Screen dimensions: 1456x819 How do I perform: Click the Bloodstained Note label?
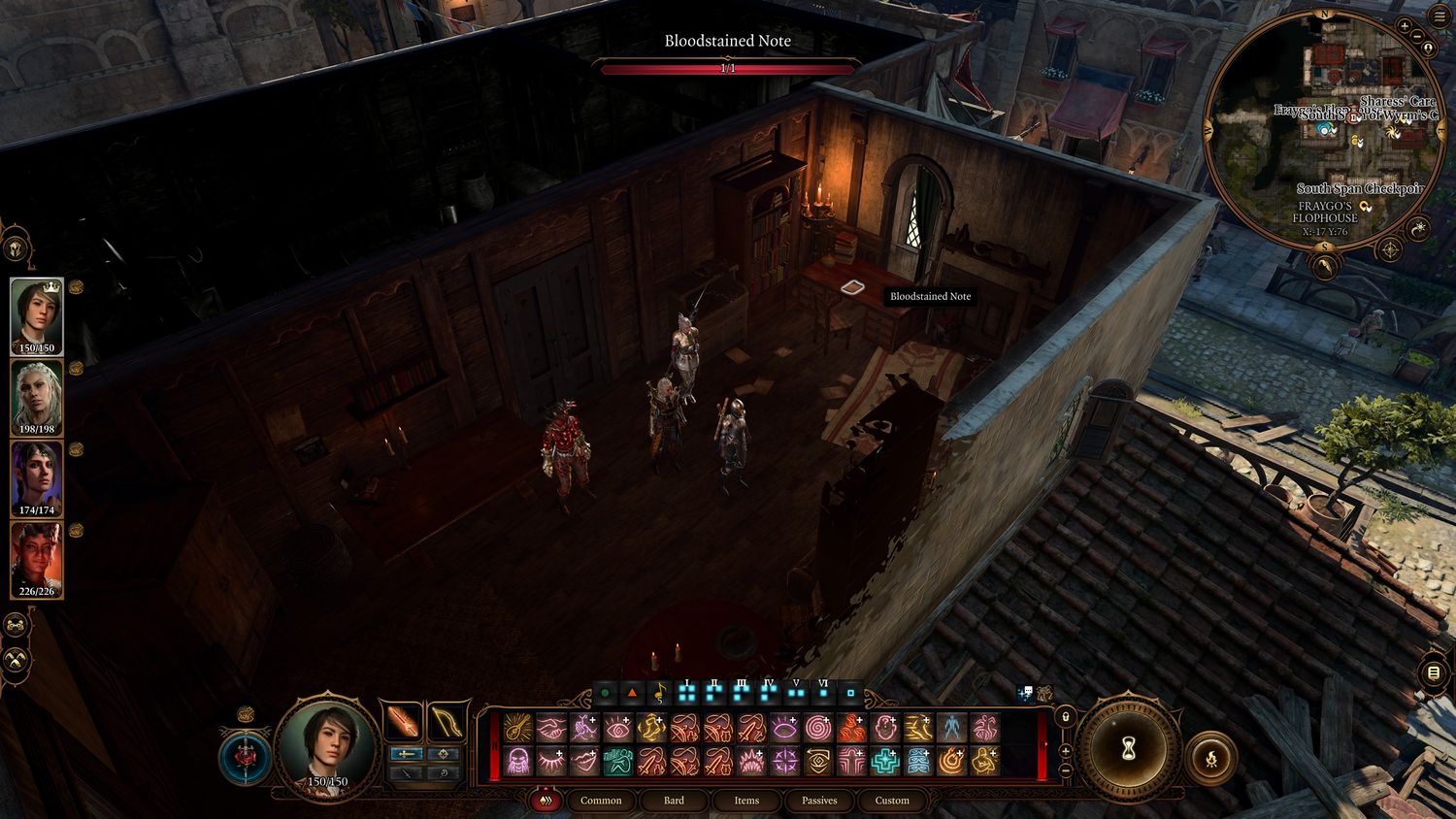pos(930,296)
